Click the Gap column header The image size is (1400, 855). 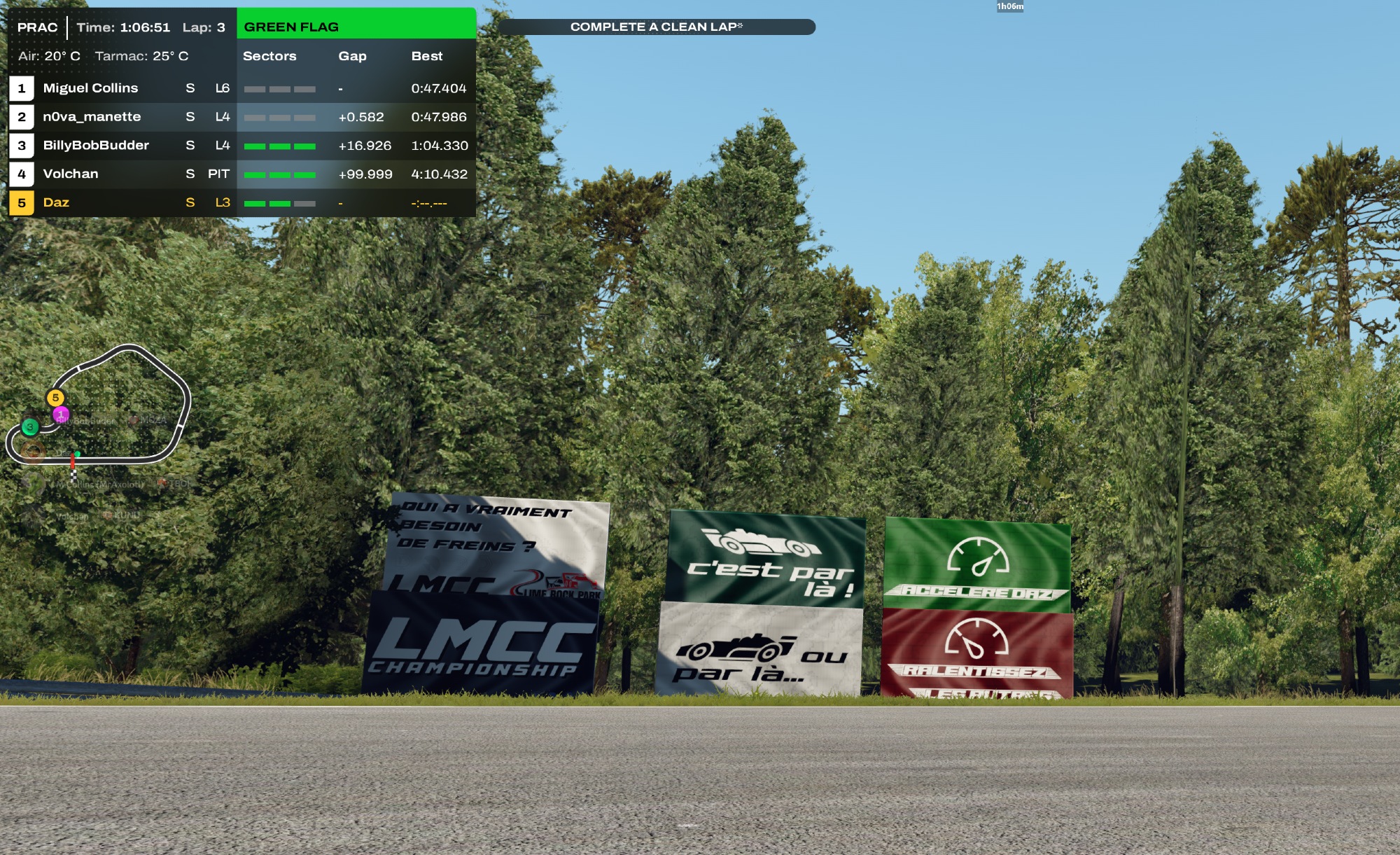pyautogui.click(x=352, y=56)
